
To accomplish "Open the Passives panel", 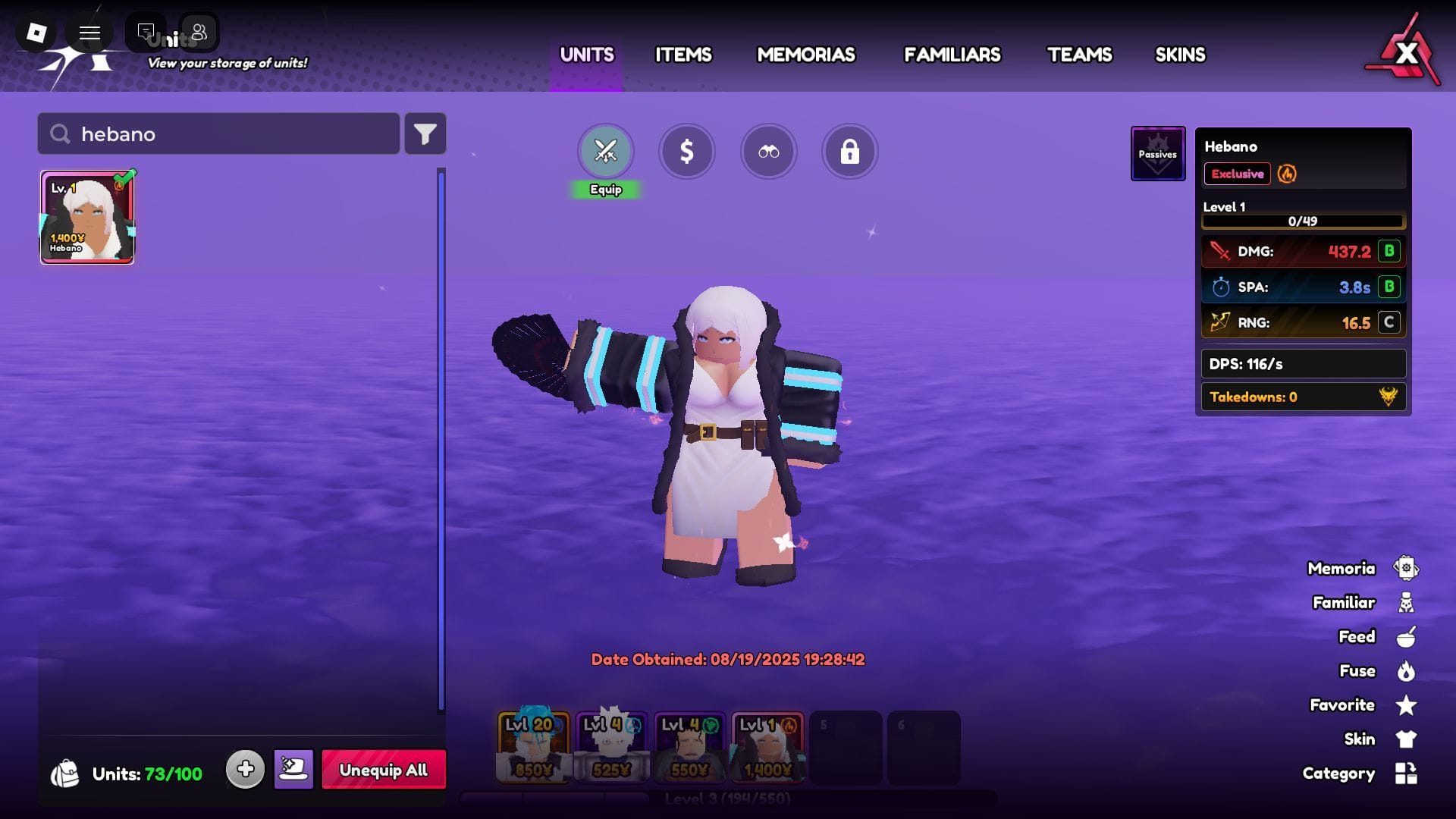I will point(1158,153).
